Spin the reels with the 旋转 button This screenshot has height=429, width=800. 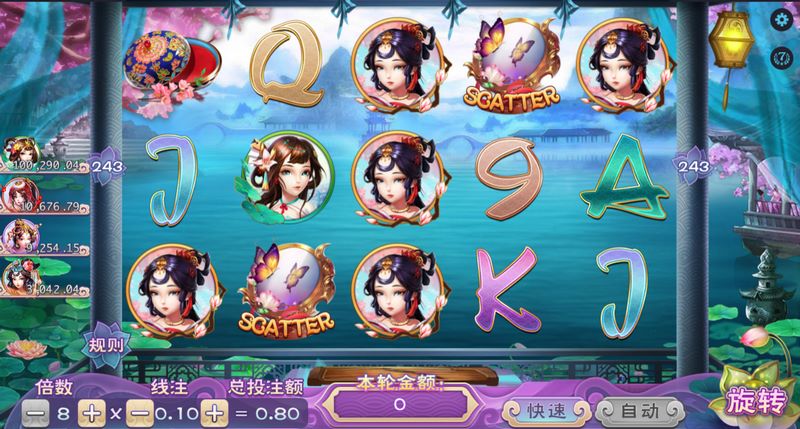tap(757, 397)
